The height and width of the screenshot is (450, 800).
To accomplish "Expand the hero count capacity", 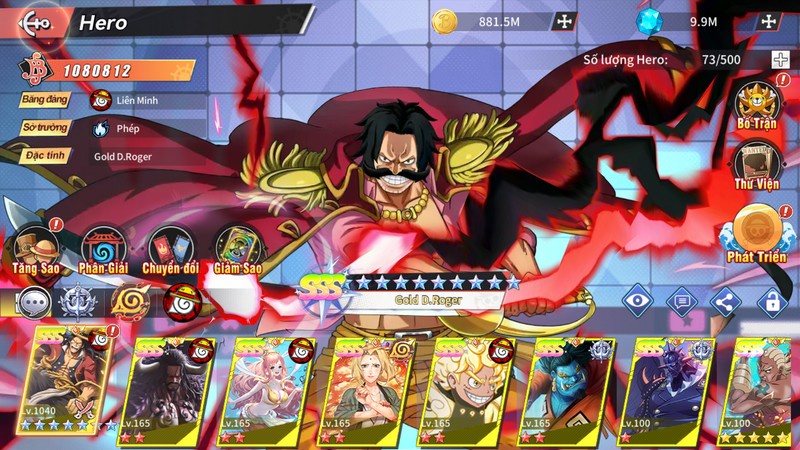I will (780, 60).
